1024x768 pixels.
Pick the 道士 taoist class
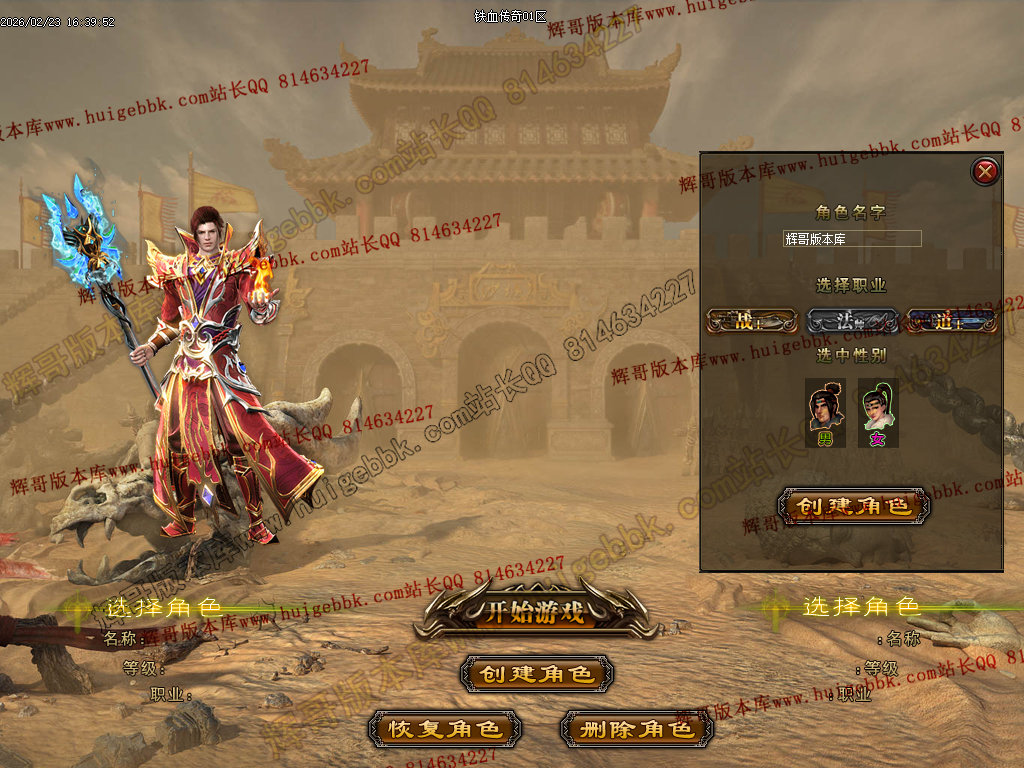coord(951,321)
